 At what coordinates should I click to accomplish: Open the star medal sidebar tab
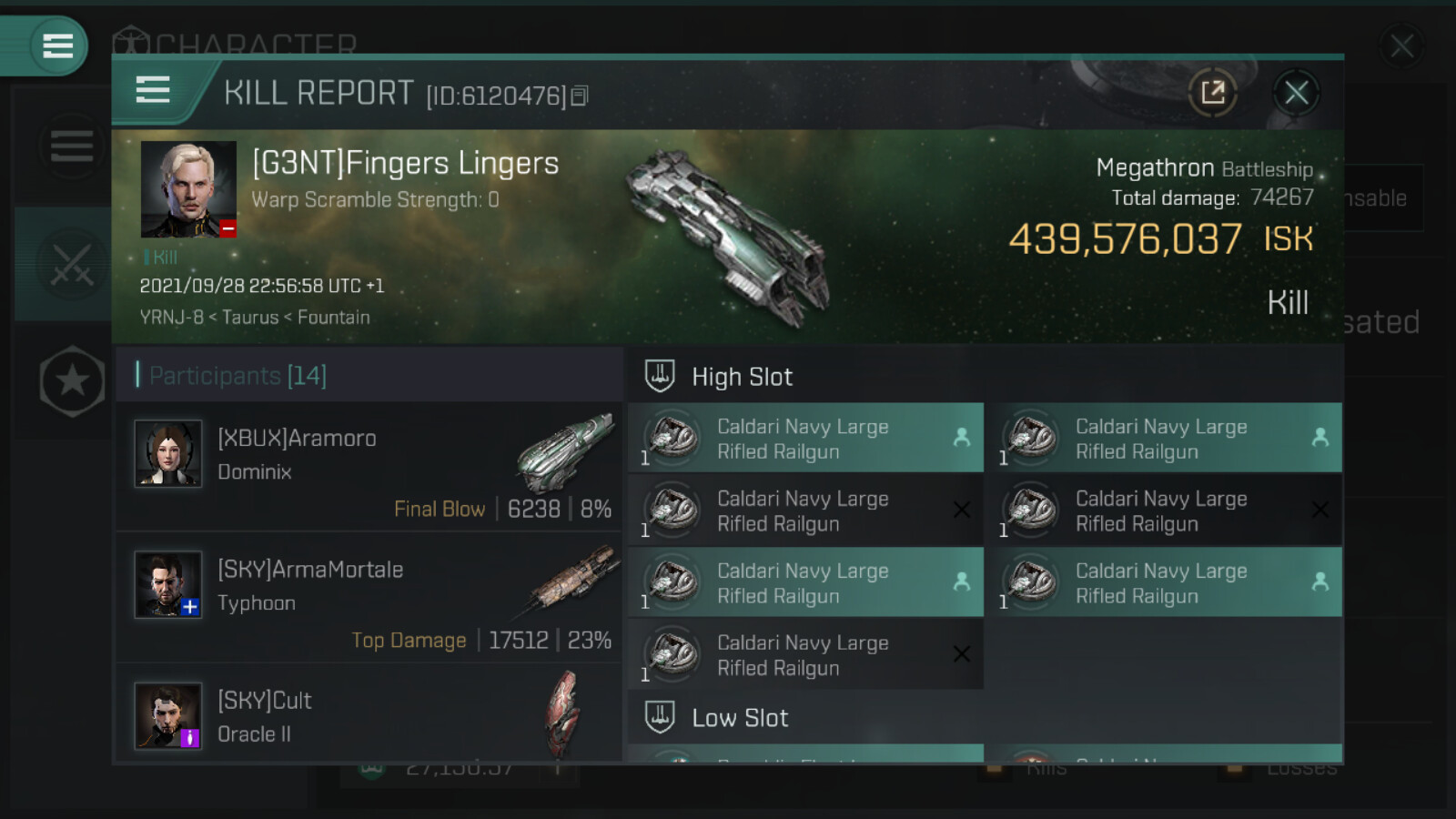click(x=72, y=381)
